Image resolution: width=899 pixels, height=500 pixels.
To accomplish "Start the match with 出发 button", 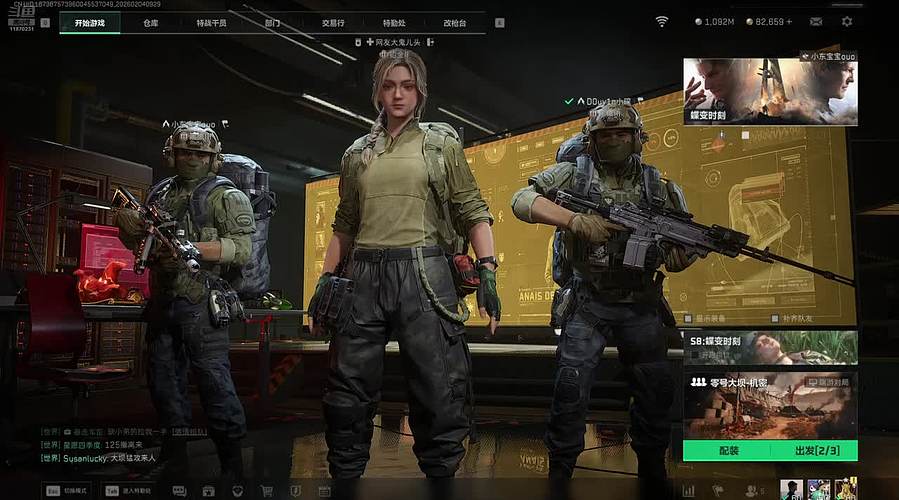I will [814, 451].
